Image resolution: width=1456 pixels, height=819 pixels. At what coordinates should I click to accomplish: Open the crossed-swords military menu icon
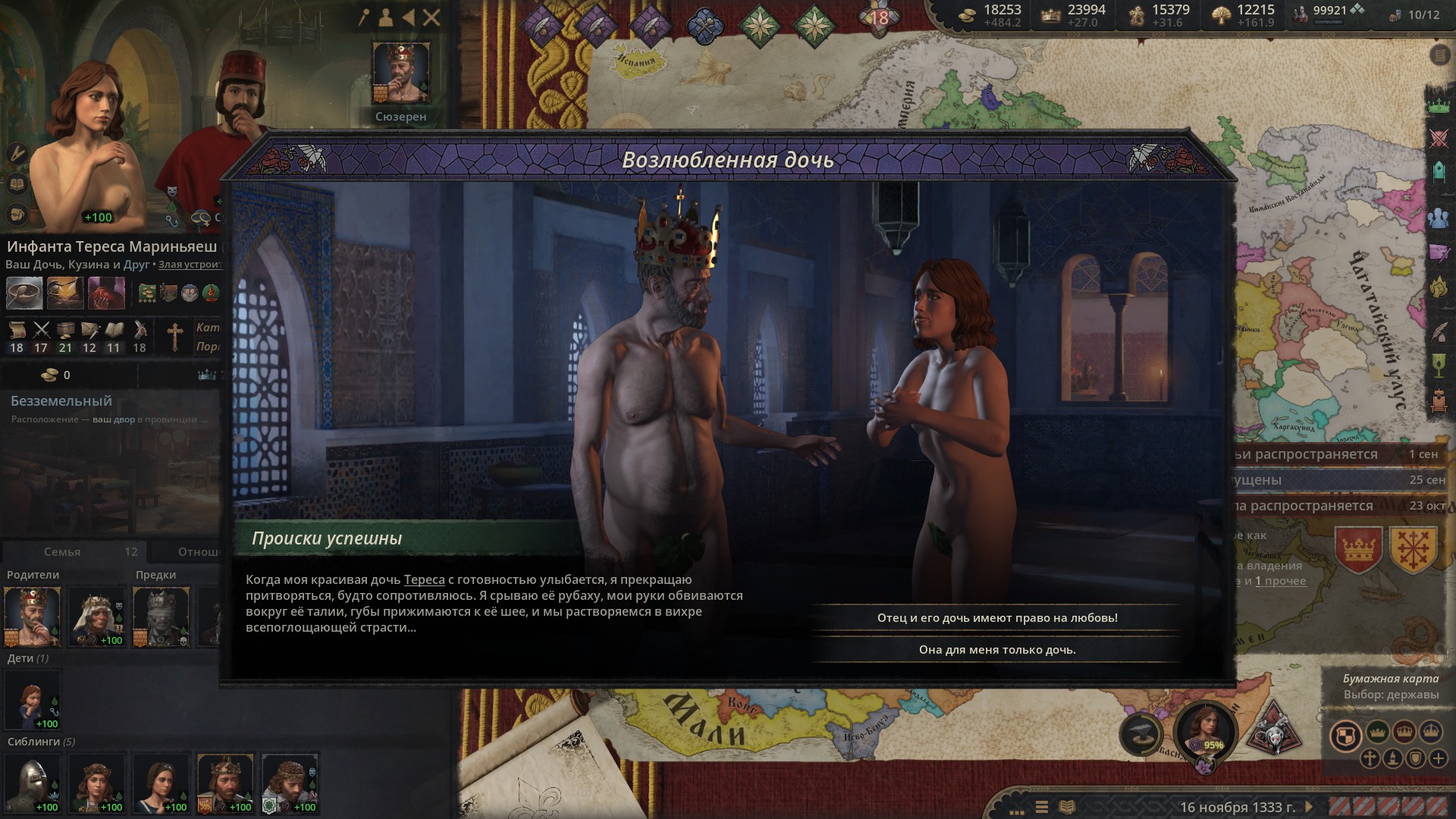pyautogui.click(x=1439, y=139)
